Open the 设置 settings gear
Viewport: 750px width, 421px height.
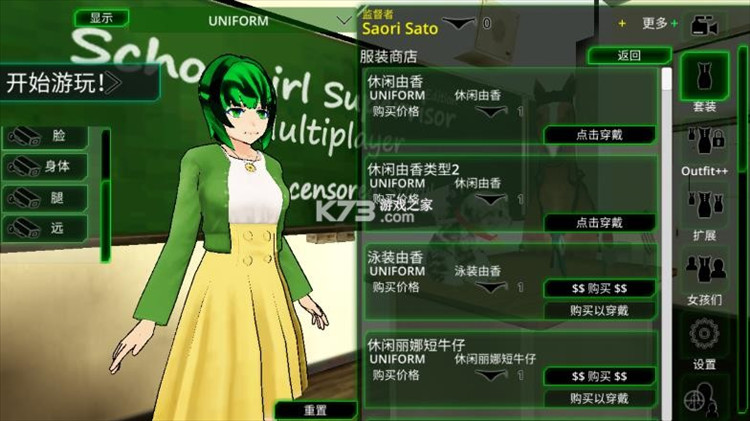coord(704,342)
